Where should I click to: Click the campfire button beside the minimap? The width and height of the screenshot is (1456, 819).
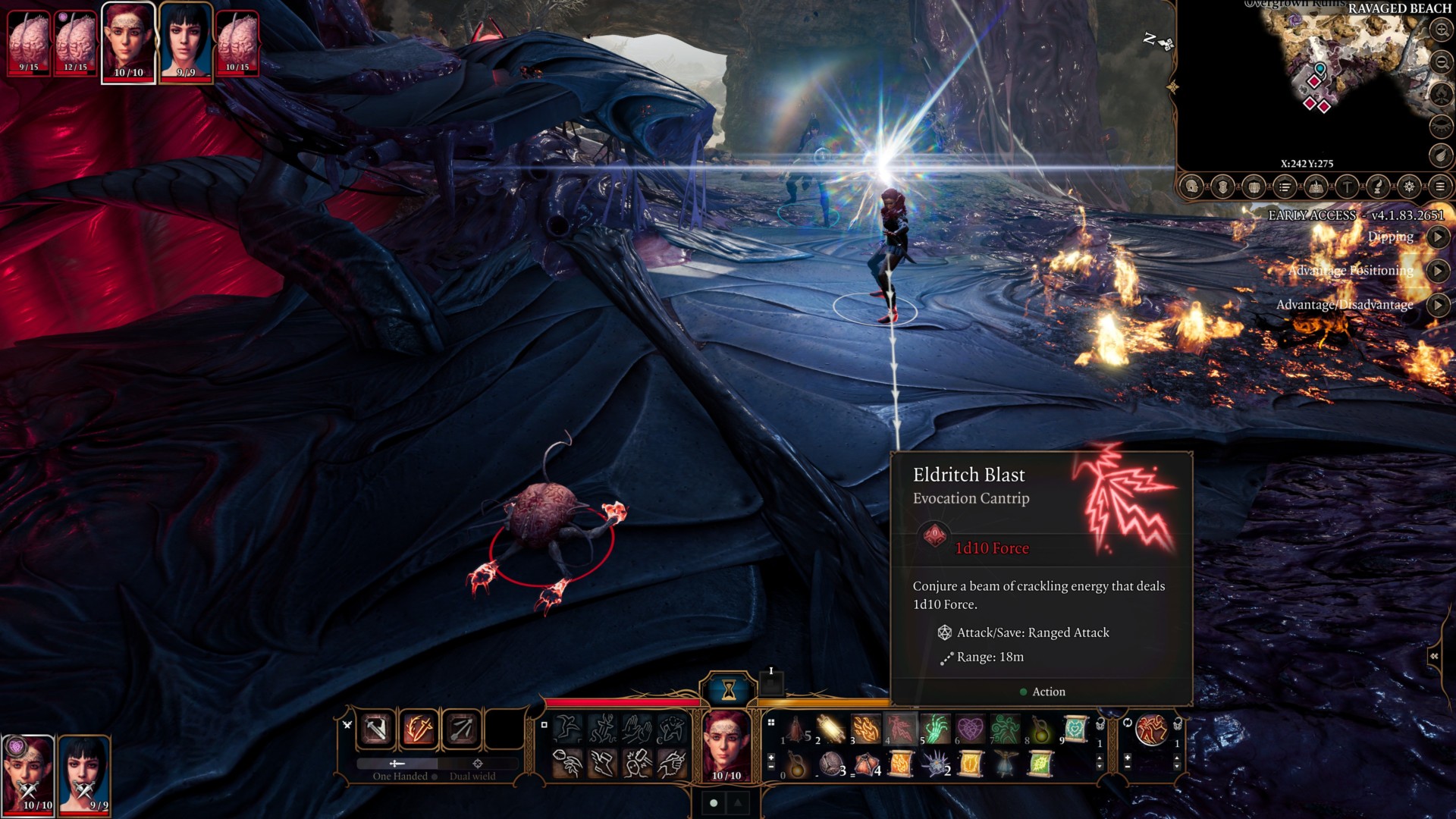(x=1441, y=95)
